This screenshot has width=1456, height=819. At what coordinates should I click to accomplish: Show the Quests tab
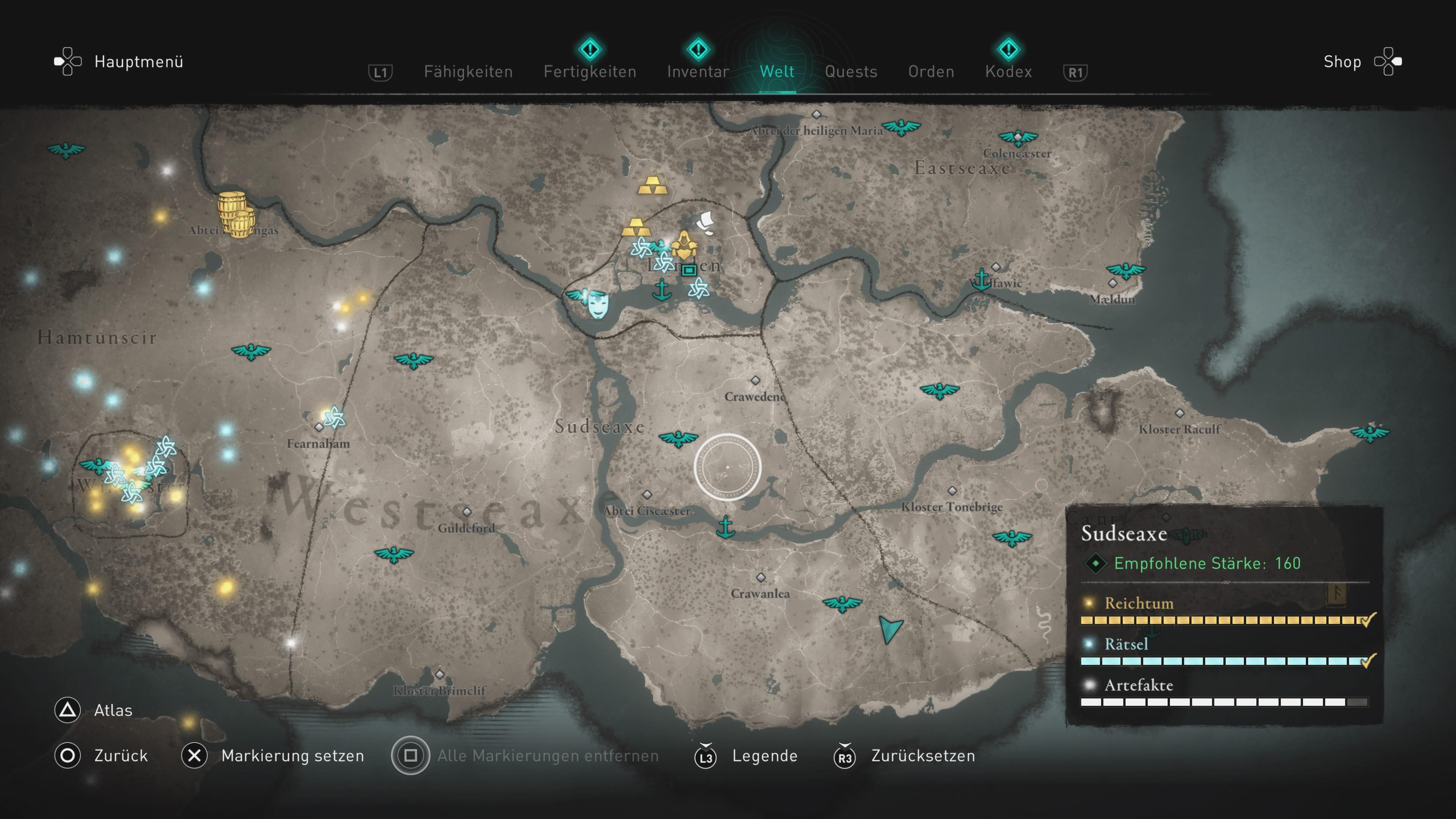tap(850, 72)
